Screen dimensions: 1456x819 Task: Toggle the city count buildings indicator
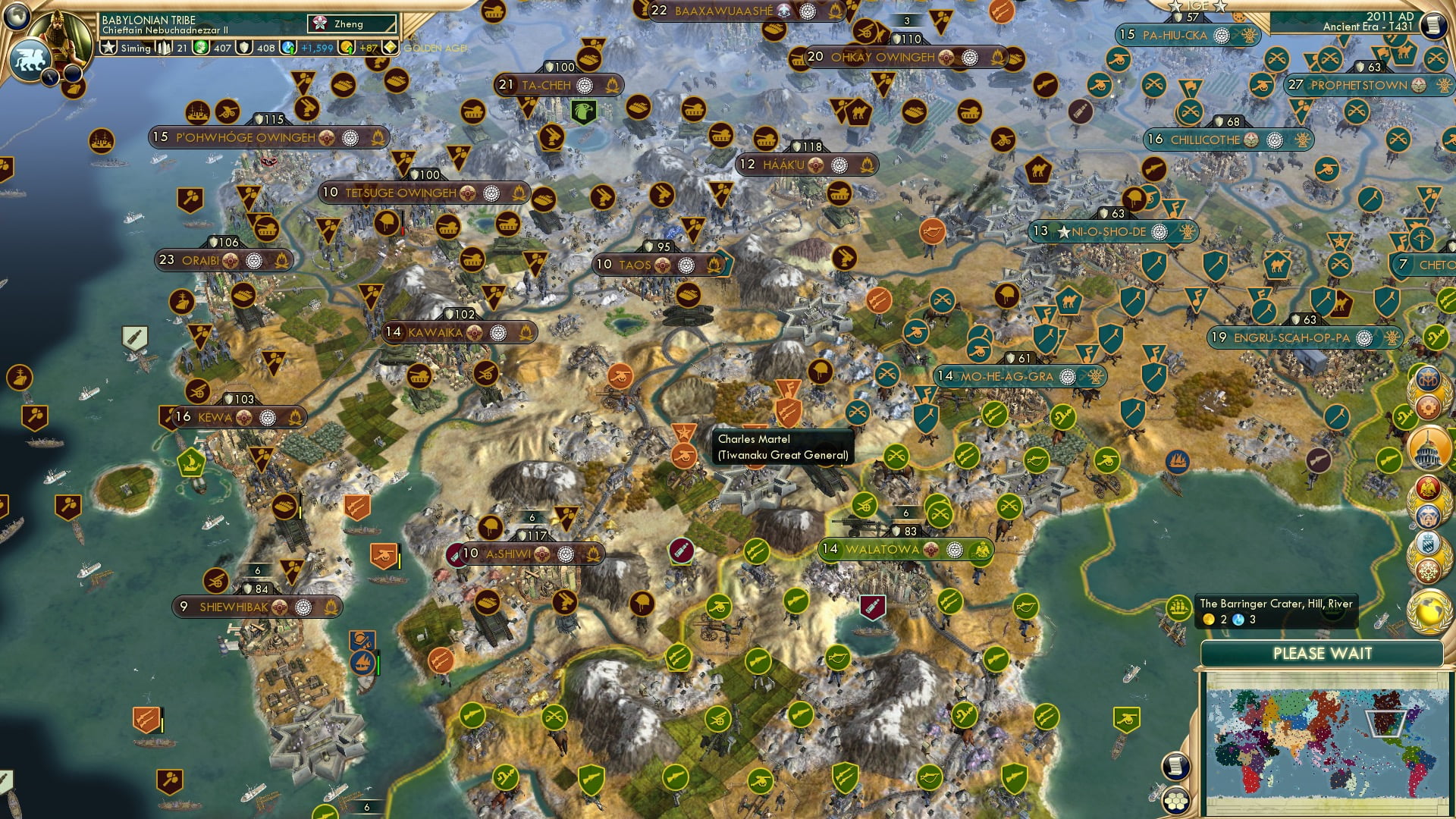click(165, 48)
